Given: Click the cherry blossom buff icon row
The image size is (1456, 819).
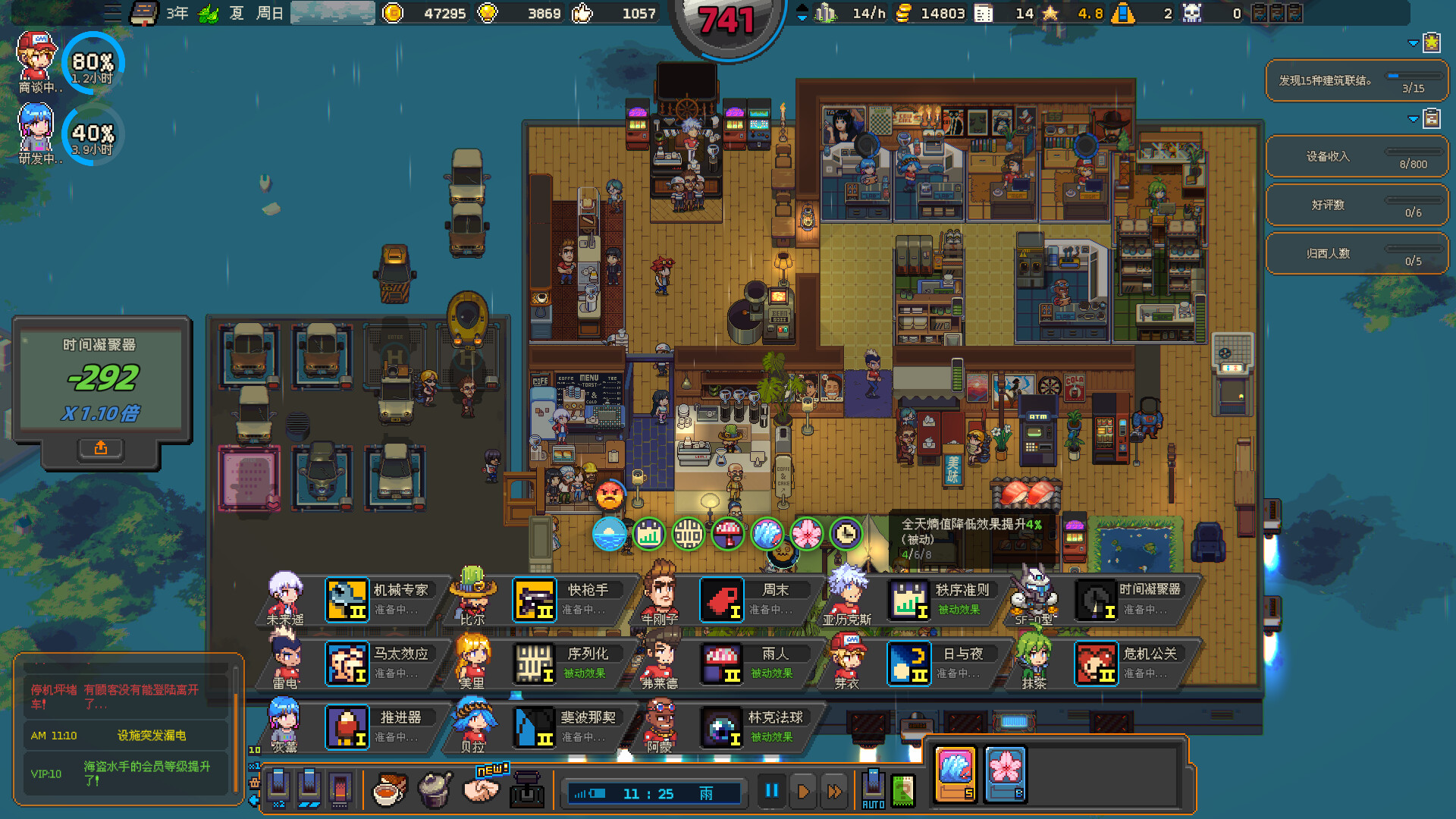Looking at the screenshot, I should pos(808,534).
